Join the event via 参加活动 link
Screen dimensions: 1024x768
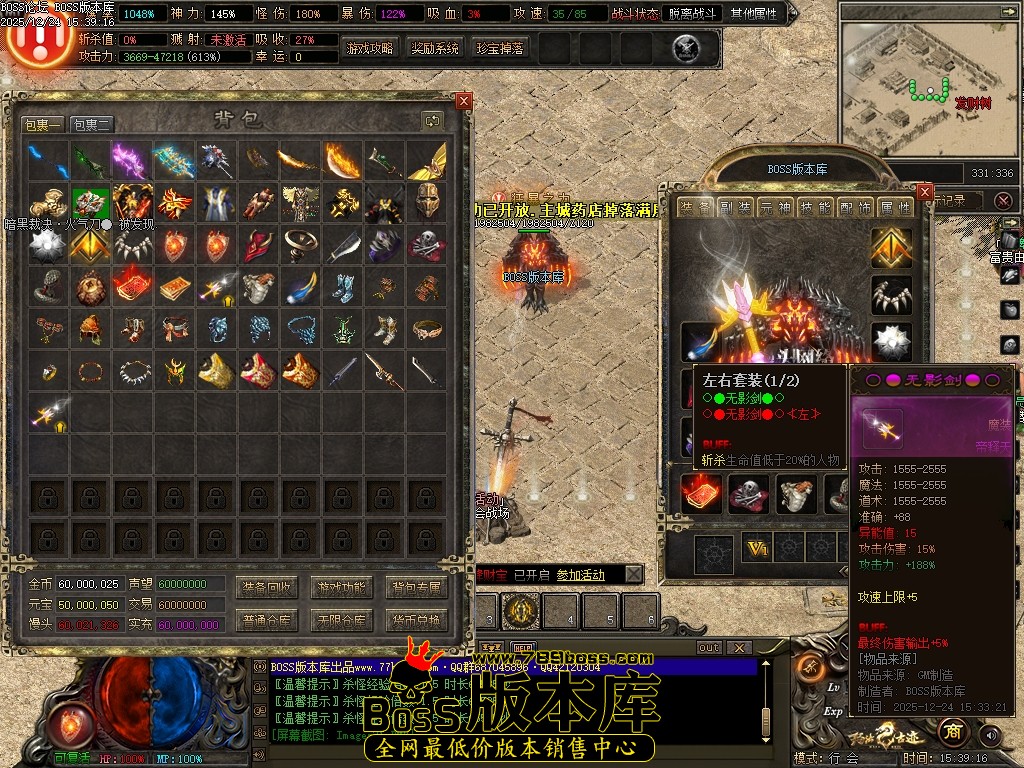[x=580, y=575]
